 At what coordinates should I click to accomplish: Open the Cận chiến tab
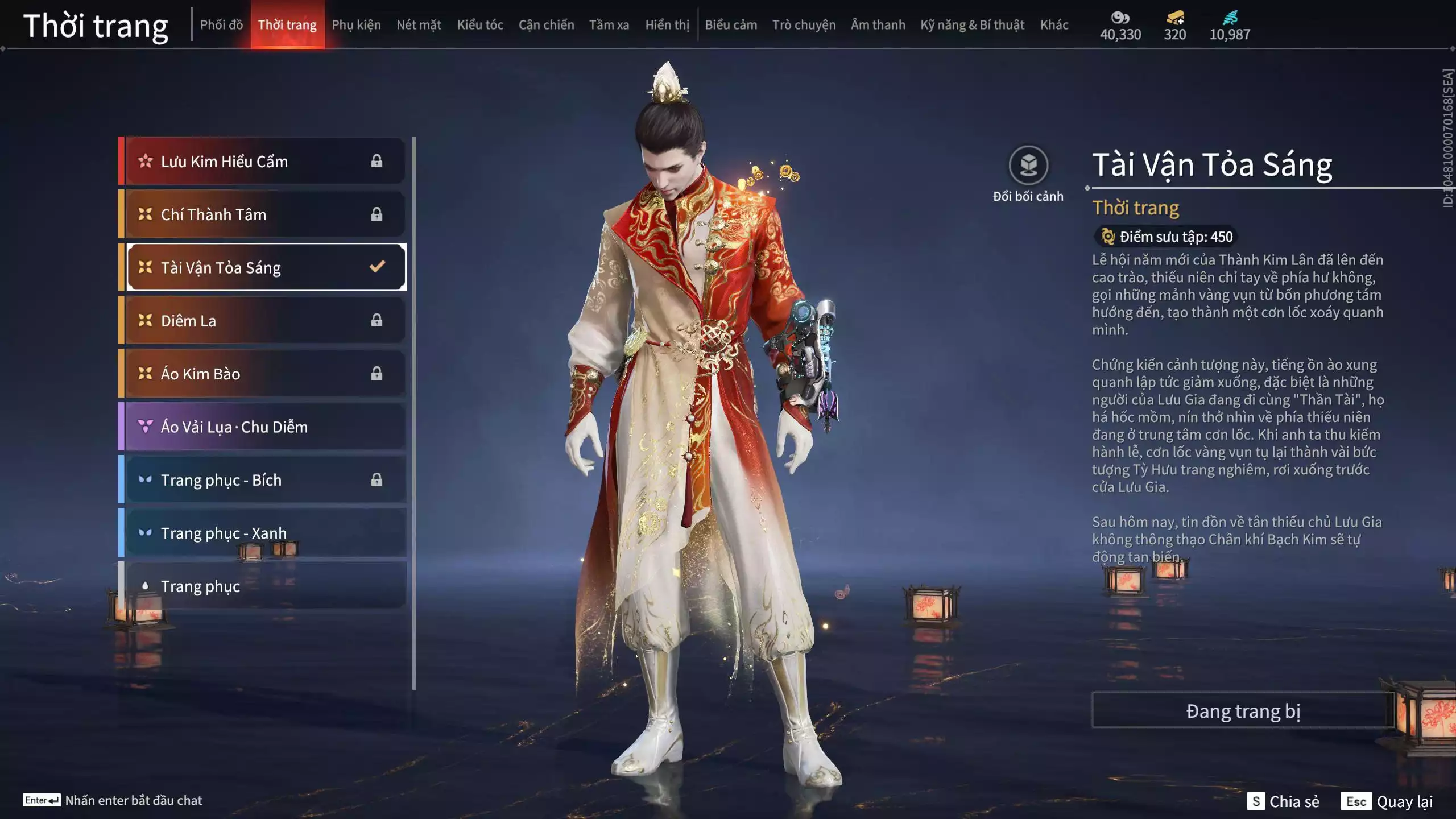tap(546, 25)
